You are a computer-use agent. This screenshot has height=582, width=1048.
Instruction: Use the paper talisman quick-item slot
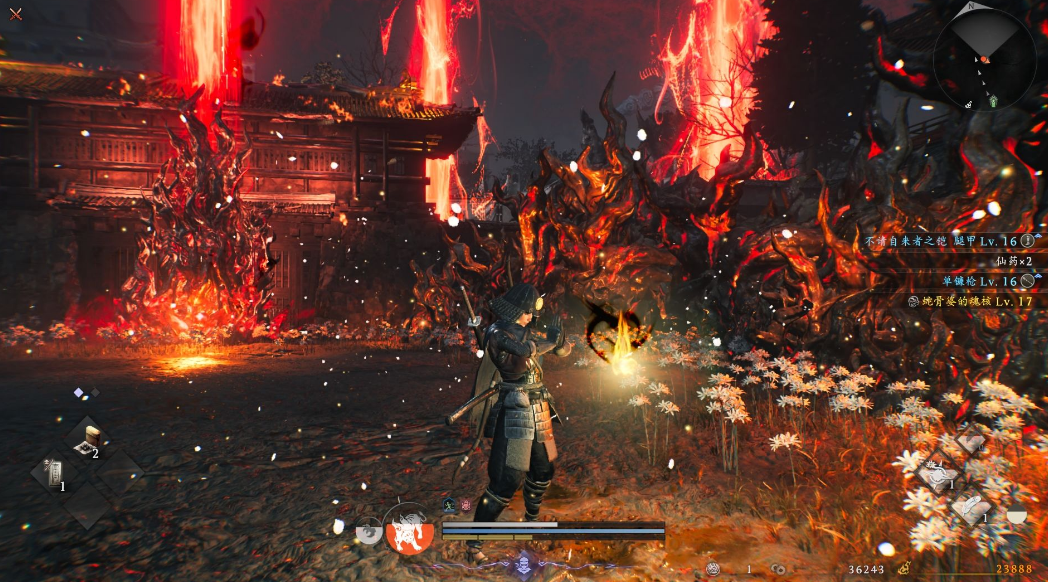[53, 474]
